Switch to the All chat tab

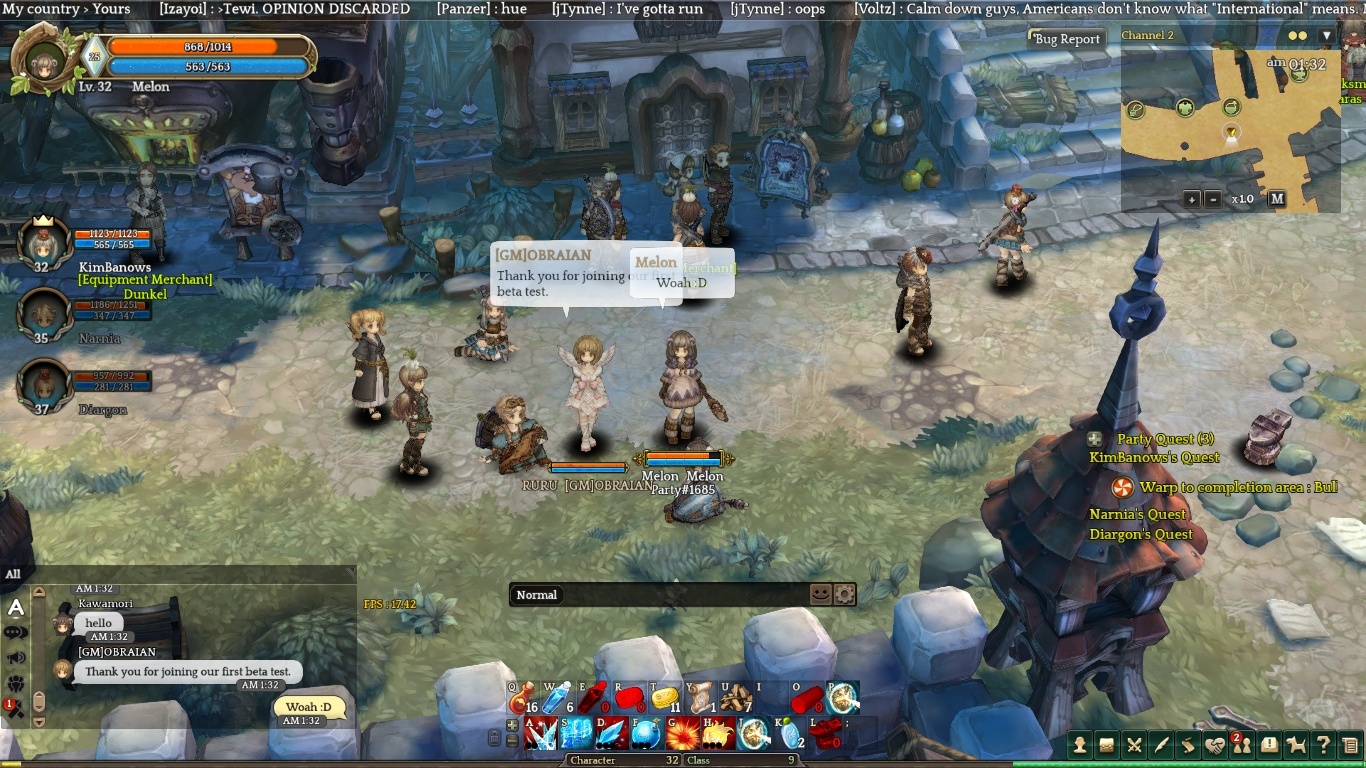[x=13, y=574]
